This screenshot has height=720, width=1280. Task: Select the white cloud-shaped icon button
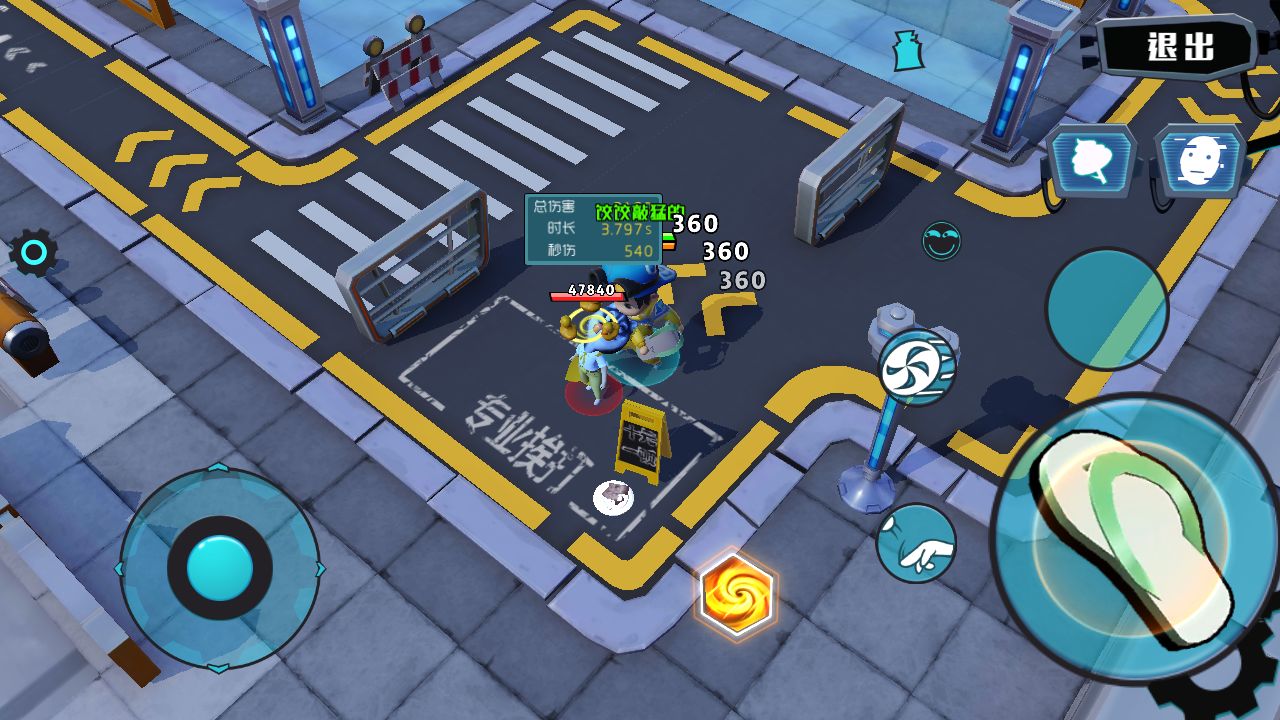tap(1091, 160)
